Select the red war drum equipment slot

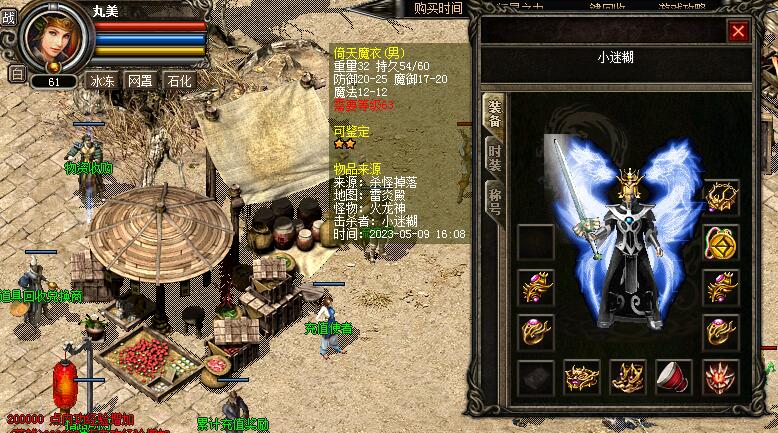[673, 377]
